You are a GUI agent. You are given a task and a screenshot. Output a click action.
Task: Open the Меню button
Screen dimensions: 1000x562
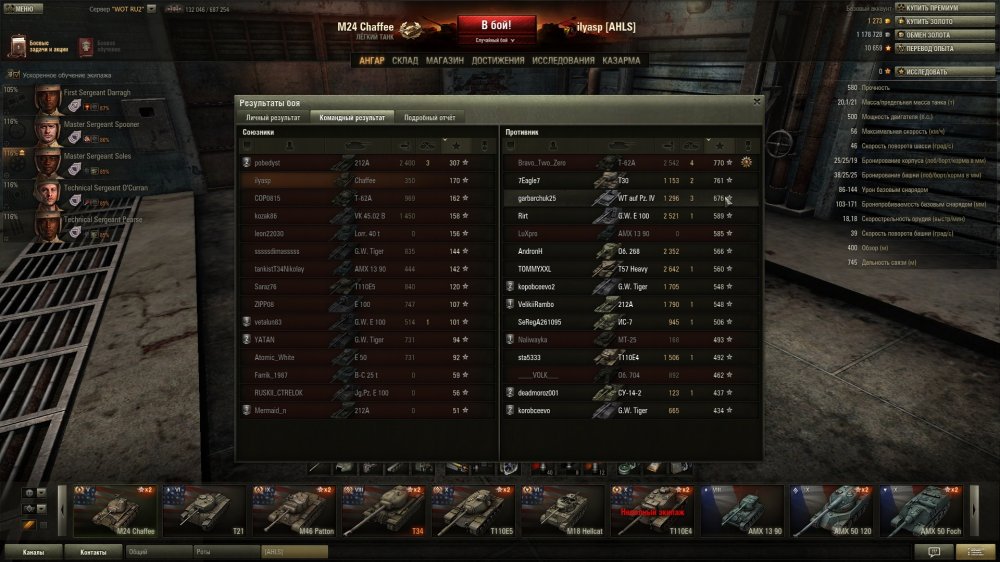pyautogui.click(x=22, y=8)
